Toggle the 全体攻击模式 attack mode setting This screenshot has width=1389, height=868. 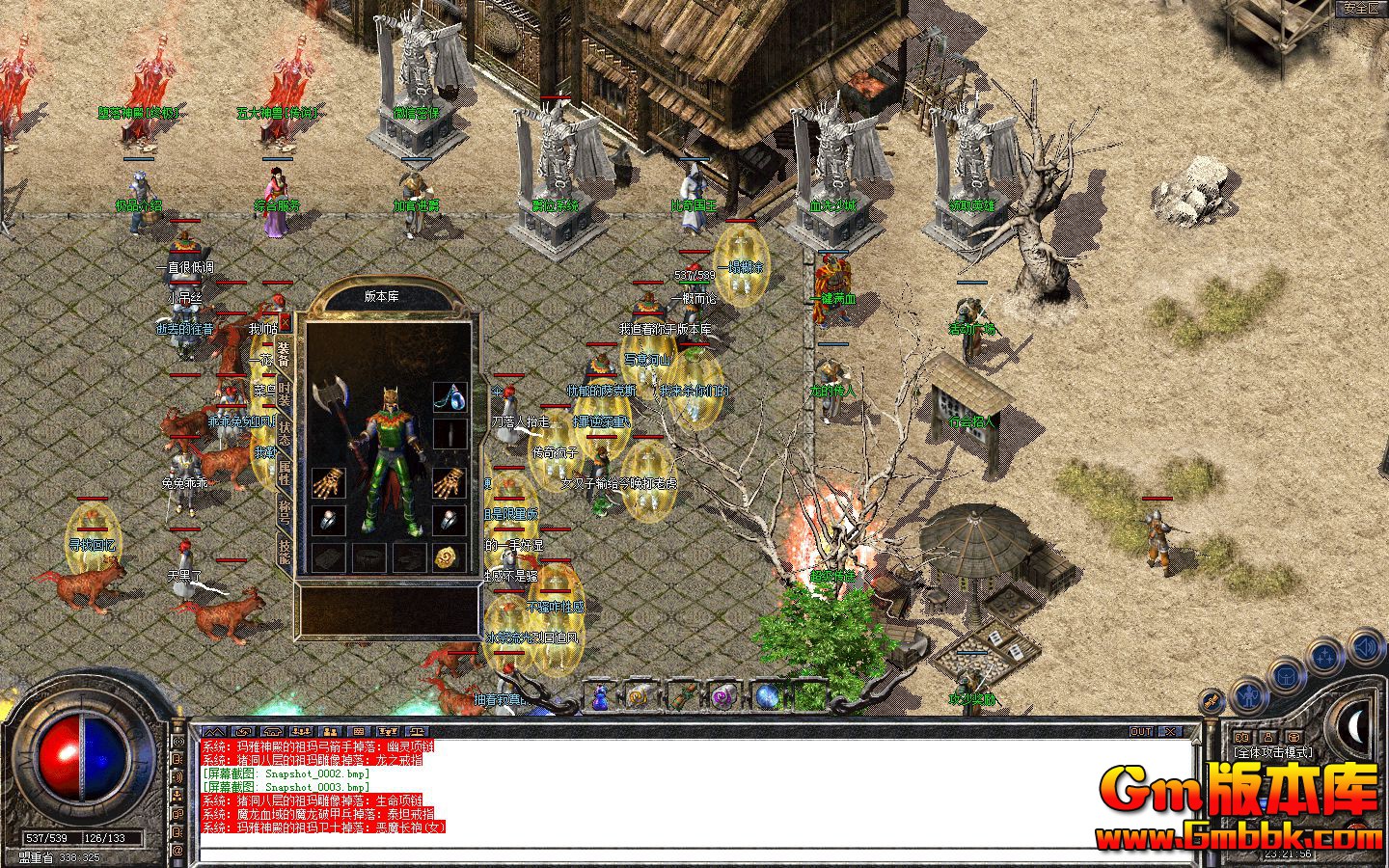tap(1273, 752)
